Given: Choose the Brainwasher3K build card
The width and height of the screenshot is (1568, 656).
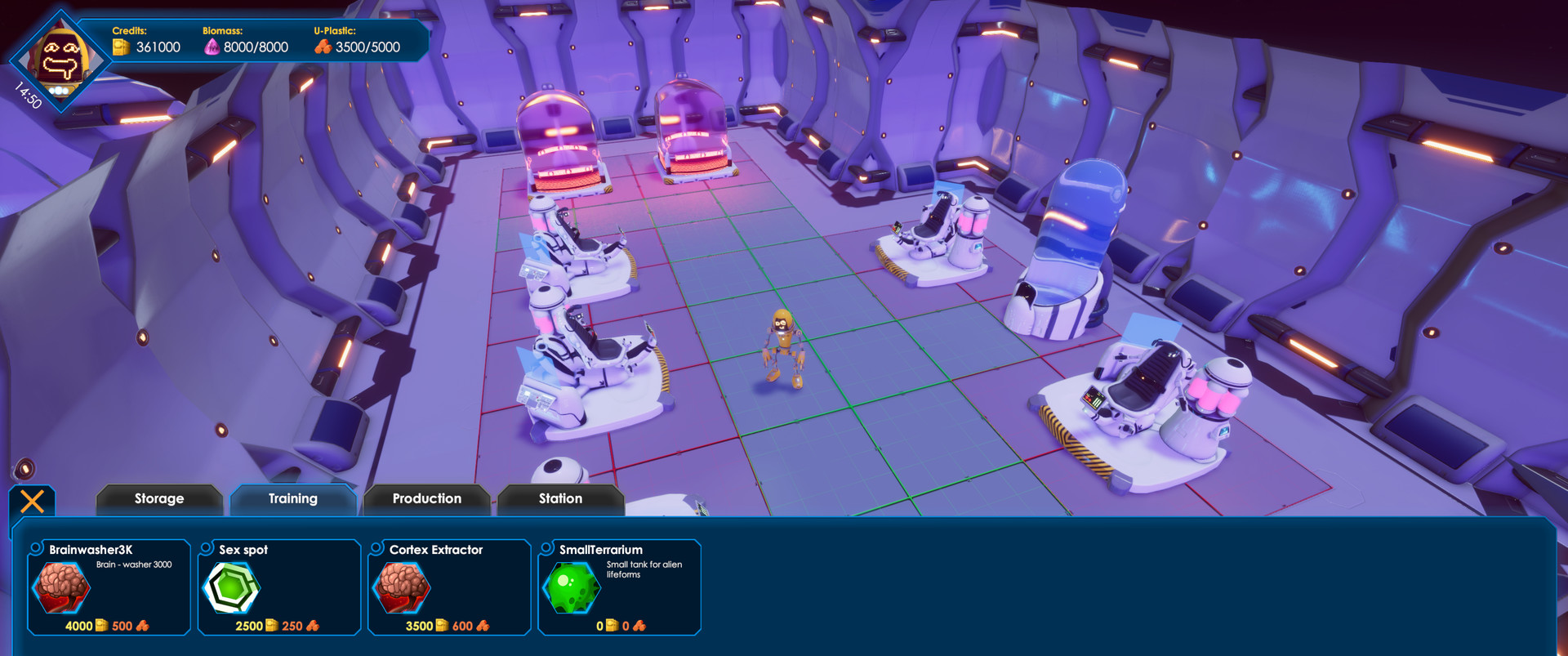Looking at the screenshot, I should tap(109, 587).
